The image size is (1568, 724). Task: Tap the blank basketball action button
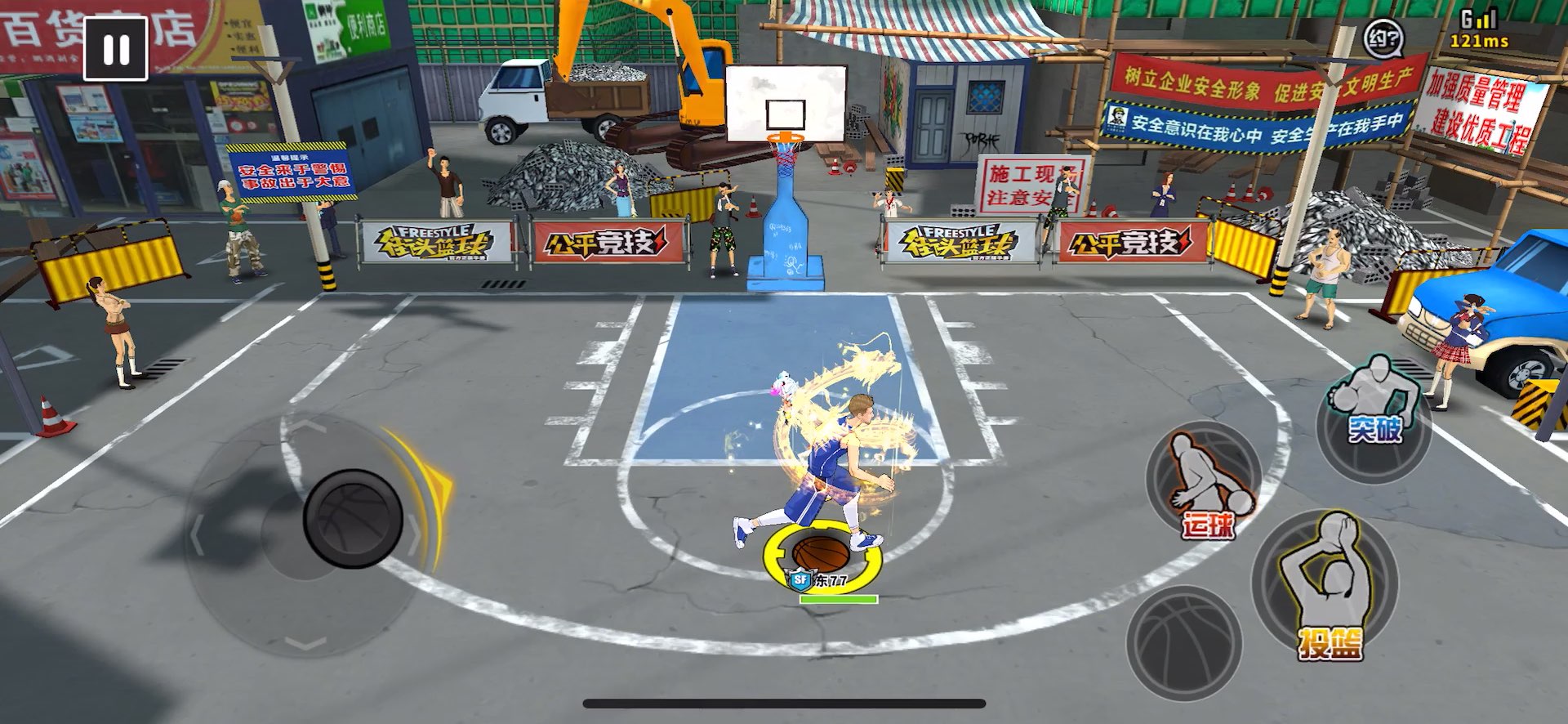(x=1184, y=642)
